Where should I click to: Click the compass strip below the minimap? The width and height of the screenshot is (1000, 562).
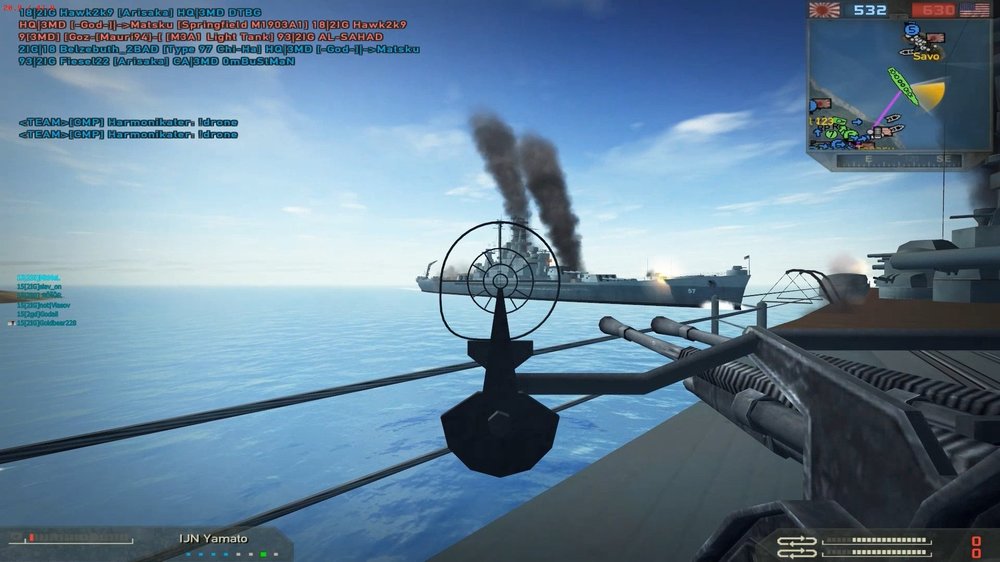[x=885, y=160]
